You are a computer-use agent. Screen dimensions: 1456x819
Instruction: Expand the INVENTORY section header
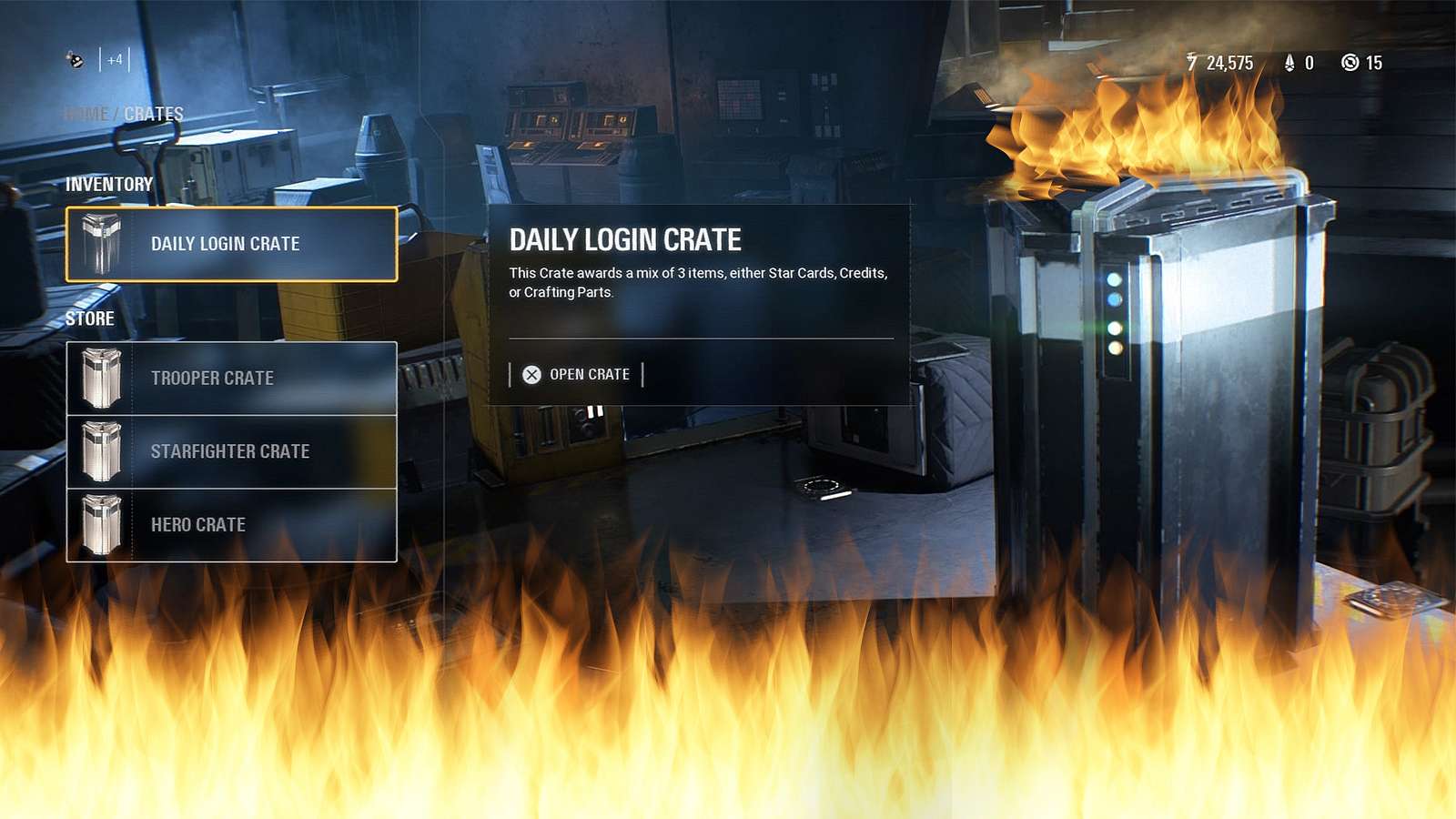(109, 183)
